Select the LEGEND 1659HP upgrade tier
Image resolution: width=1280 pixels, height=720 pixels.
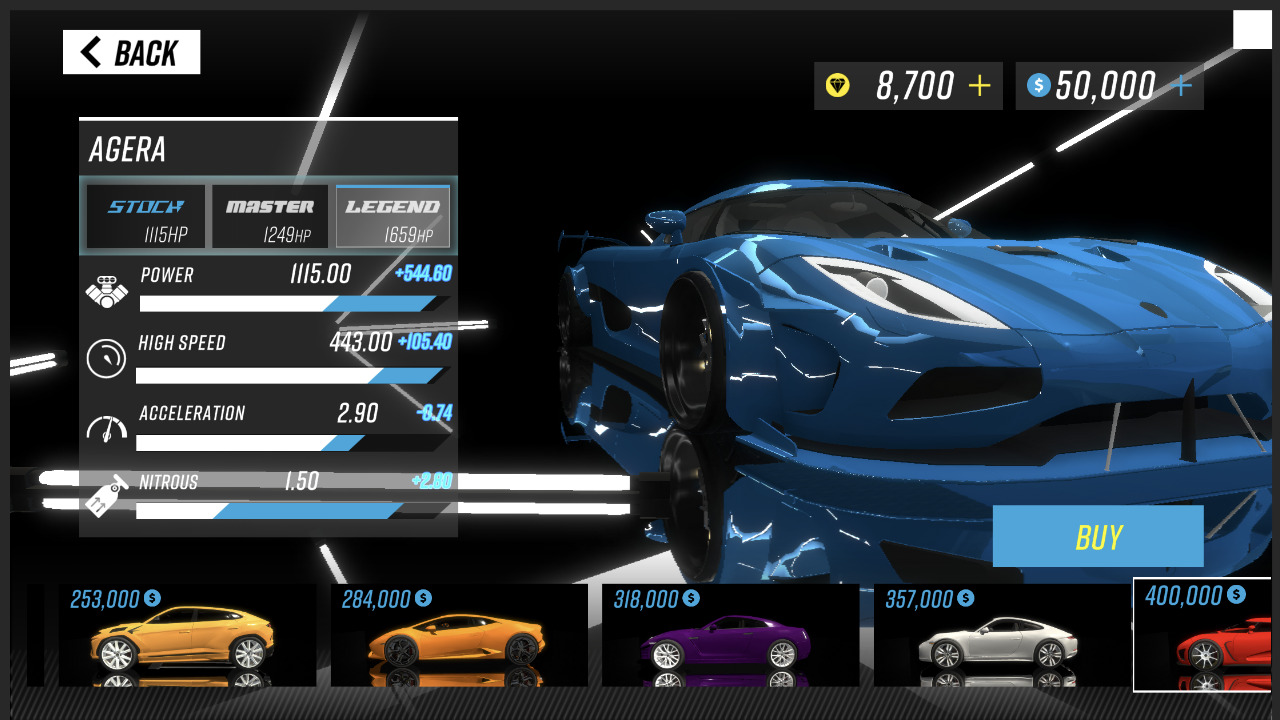click(x=392, y=216)
